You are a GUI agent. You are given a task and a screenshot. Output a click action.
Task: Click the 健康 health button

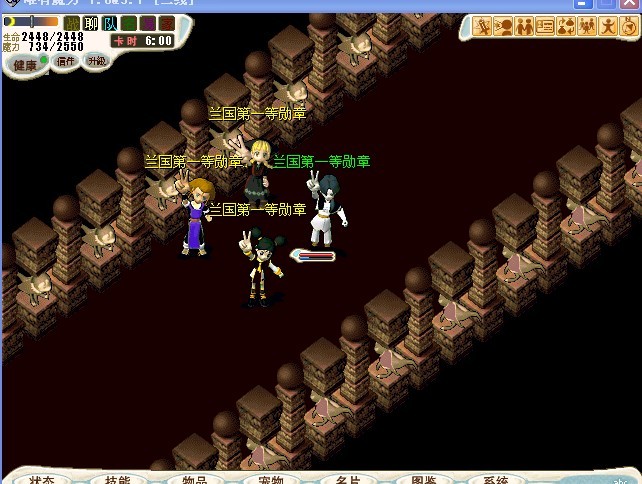click(x=25, y=64)
